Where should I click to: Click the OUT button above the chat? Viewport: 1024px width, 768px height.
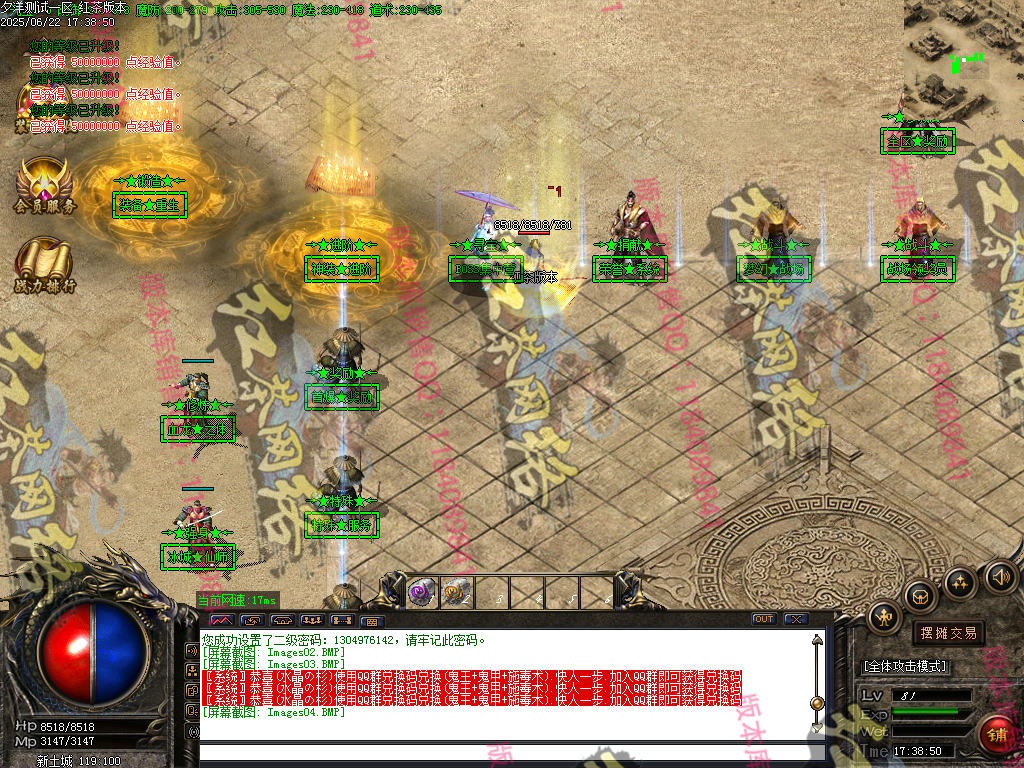[764, 619]
